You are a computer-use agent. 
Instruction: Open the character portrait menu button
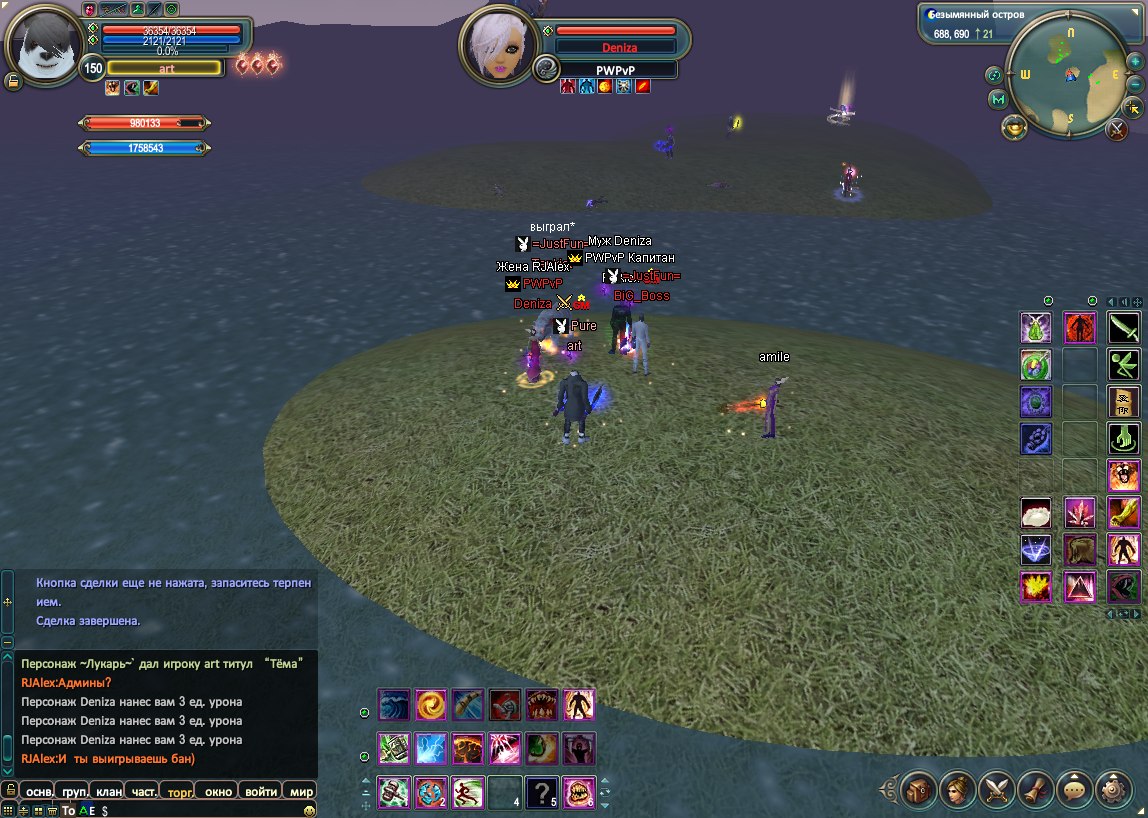pos(957,789)
